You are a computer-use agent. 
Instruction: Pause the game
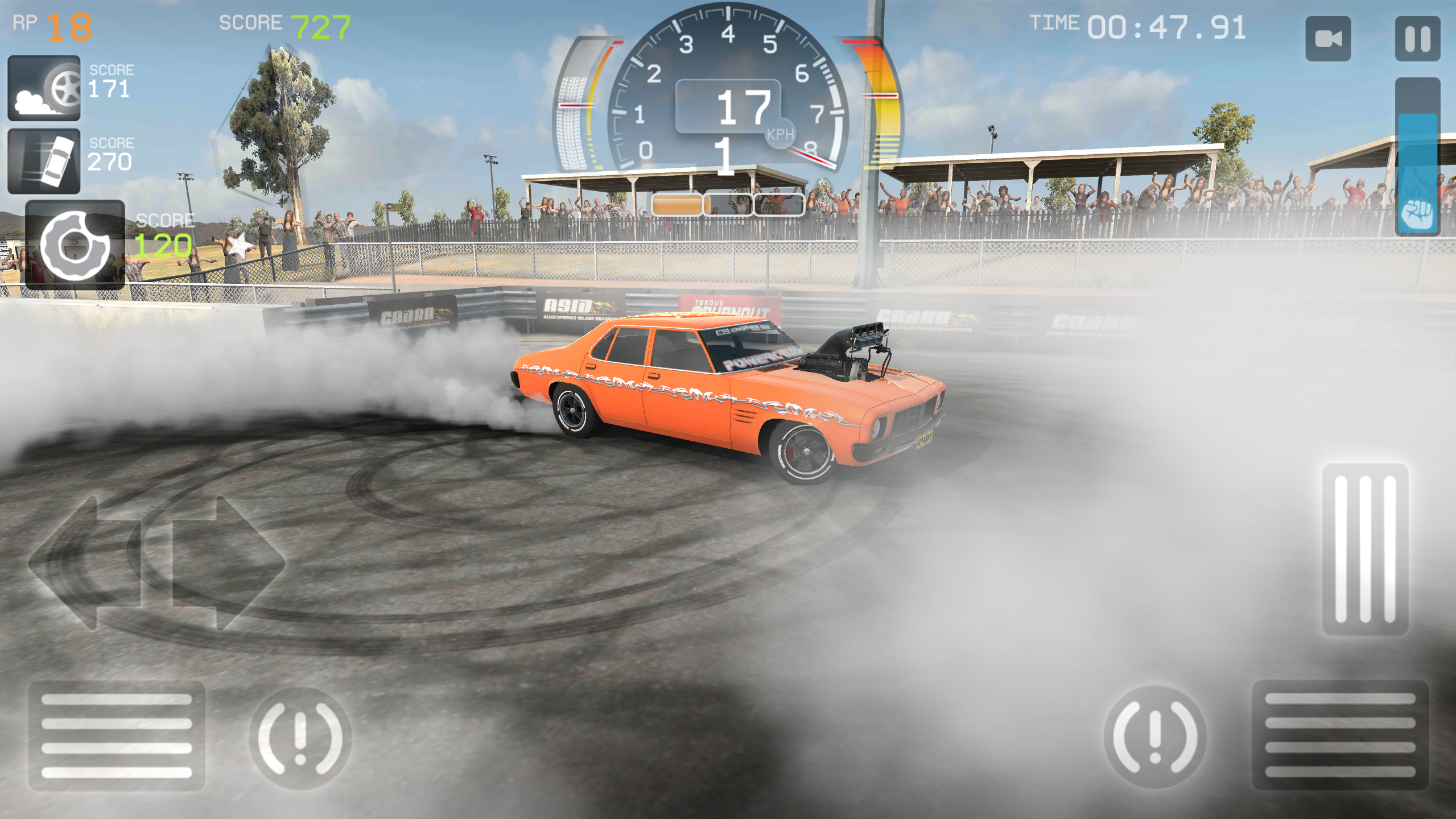coord(1419,38)
